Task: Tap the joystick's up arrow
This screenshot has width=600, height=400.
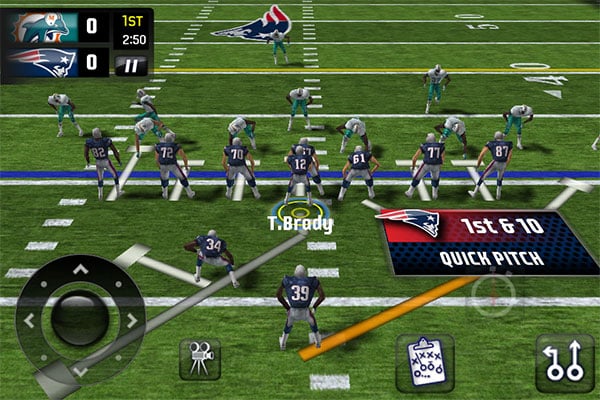Action: click(80, 268)
